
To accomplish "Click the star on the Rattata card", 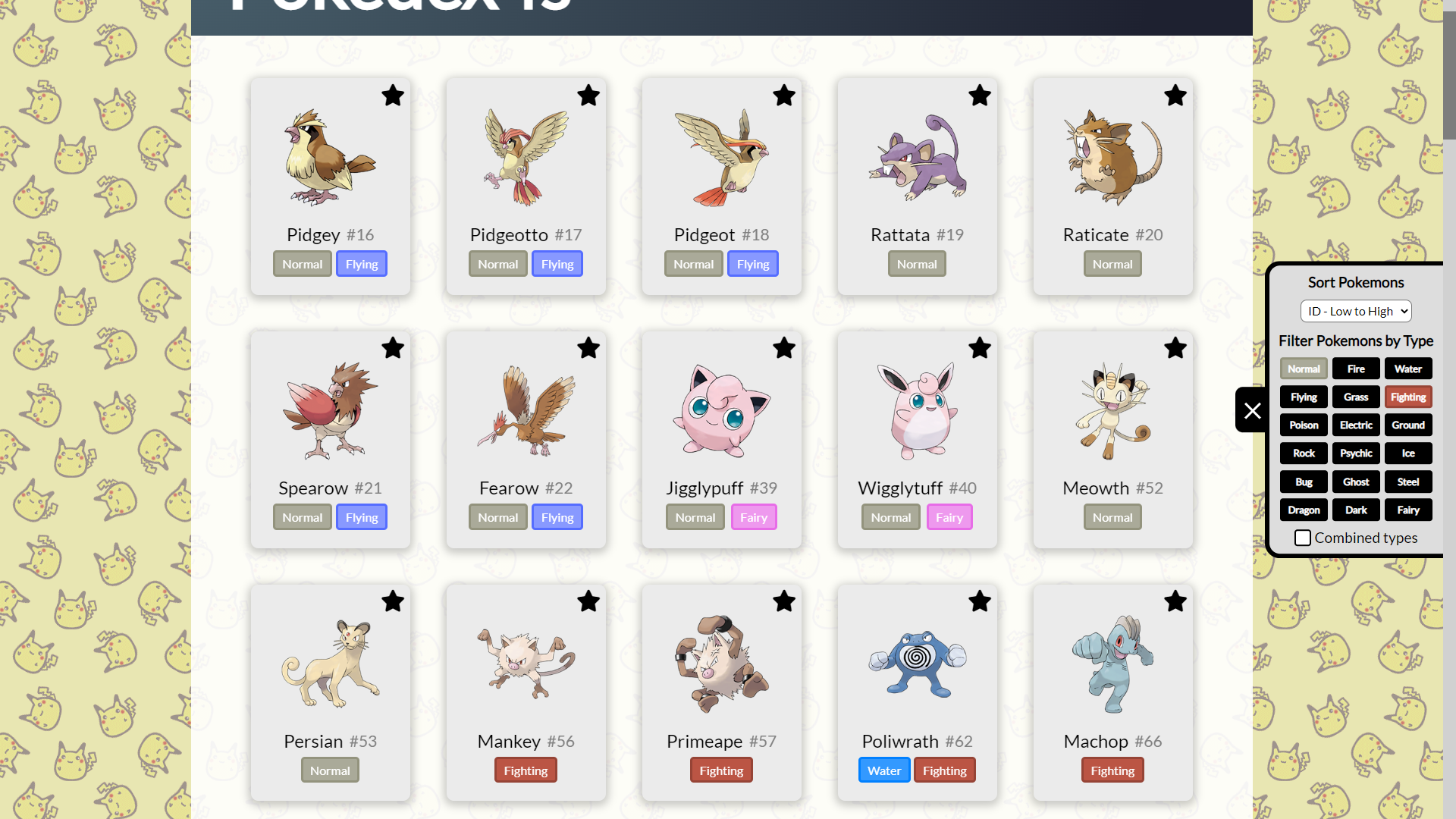I will [x=979, y=96].
